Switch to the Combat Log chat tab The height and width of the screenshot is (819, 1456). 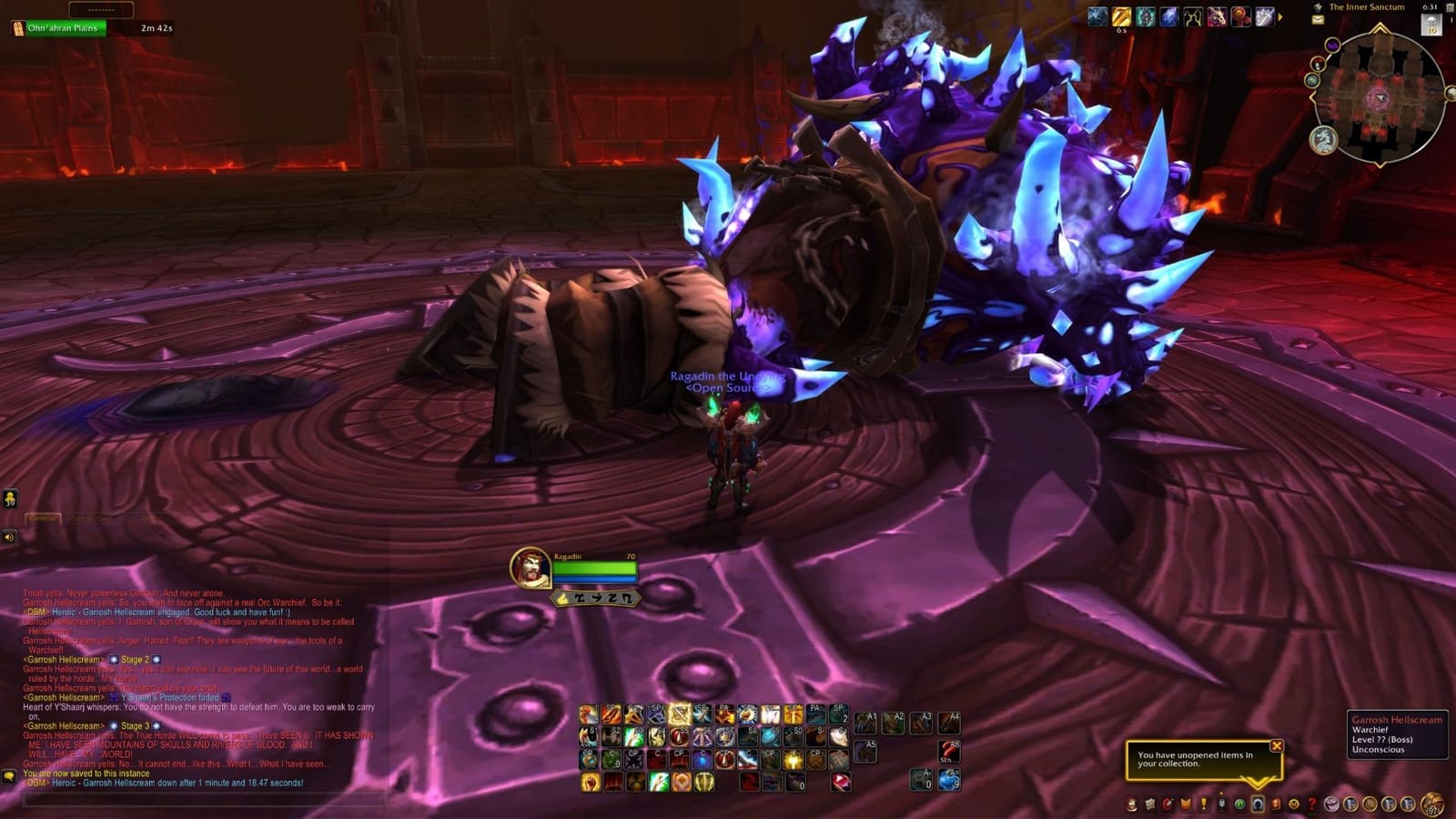tap(91, 518)
